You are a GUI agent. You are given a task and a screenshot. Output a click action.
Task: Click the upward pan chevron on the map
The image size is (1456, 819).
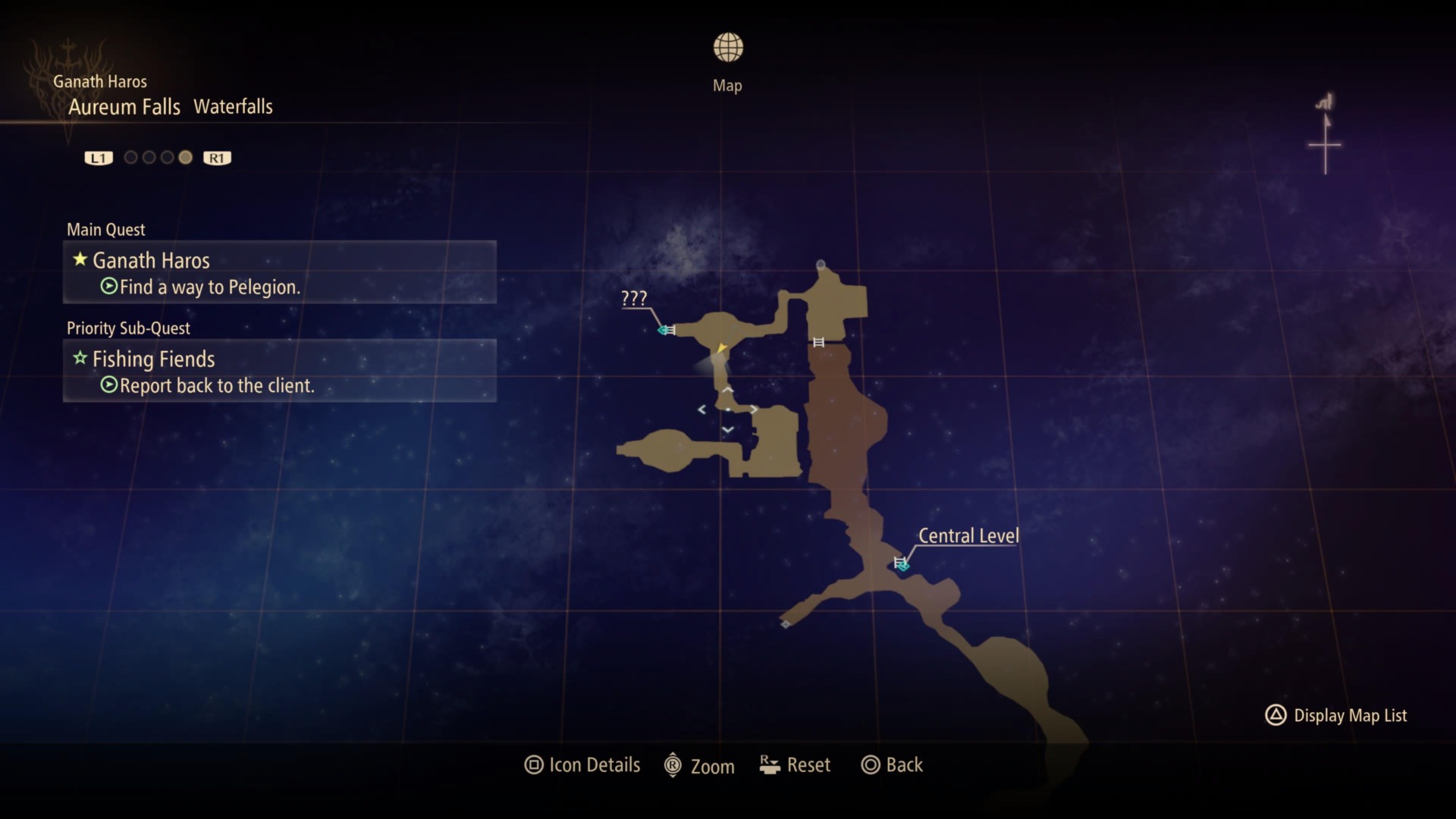pyautogui.click(x=728, y=388)
